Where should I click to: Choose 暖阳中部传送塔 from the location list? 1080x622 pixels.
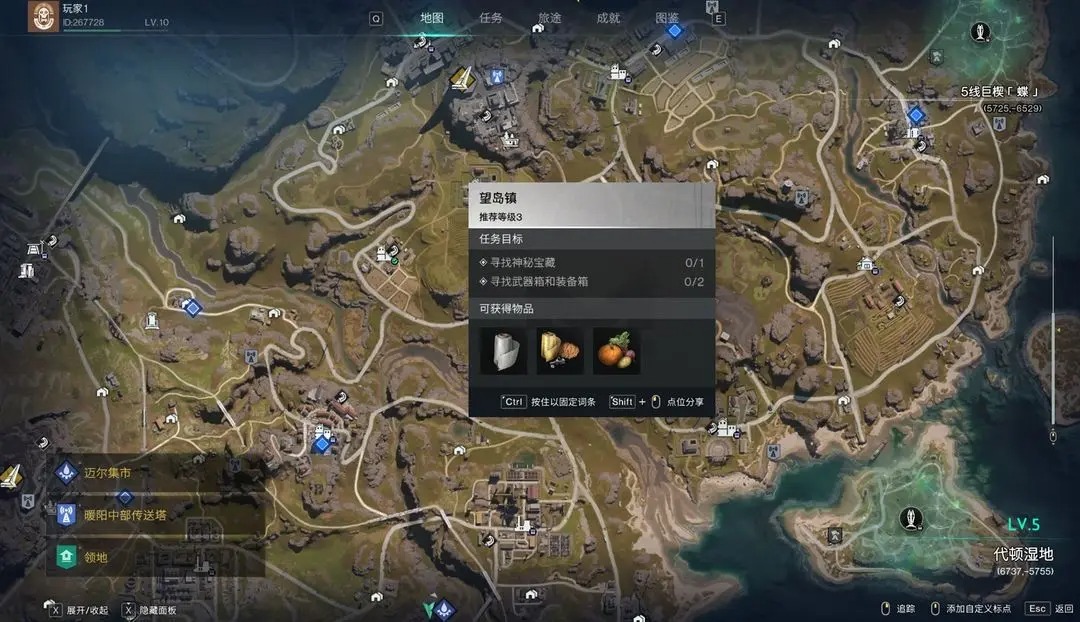(124, 515)
